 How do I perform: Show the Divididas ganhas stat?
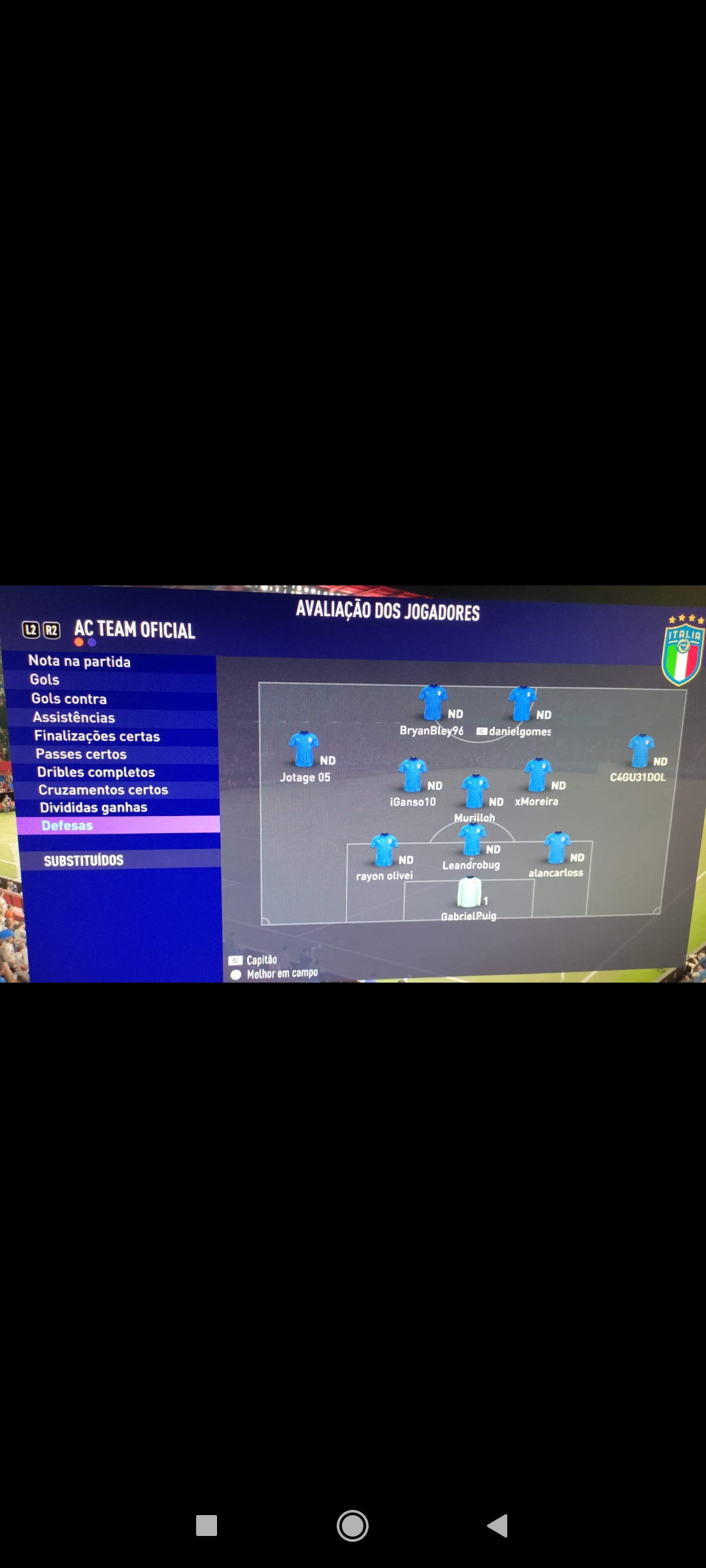click(x=93, y=808)
